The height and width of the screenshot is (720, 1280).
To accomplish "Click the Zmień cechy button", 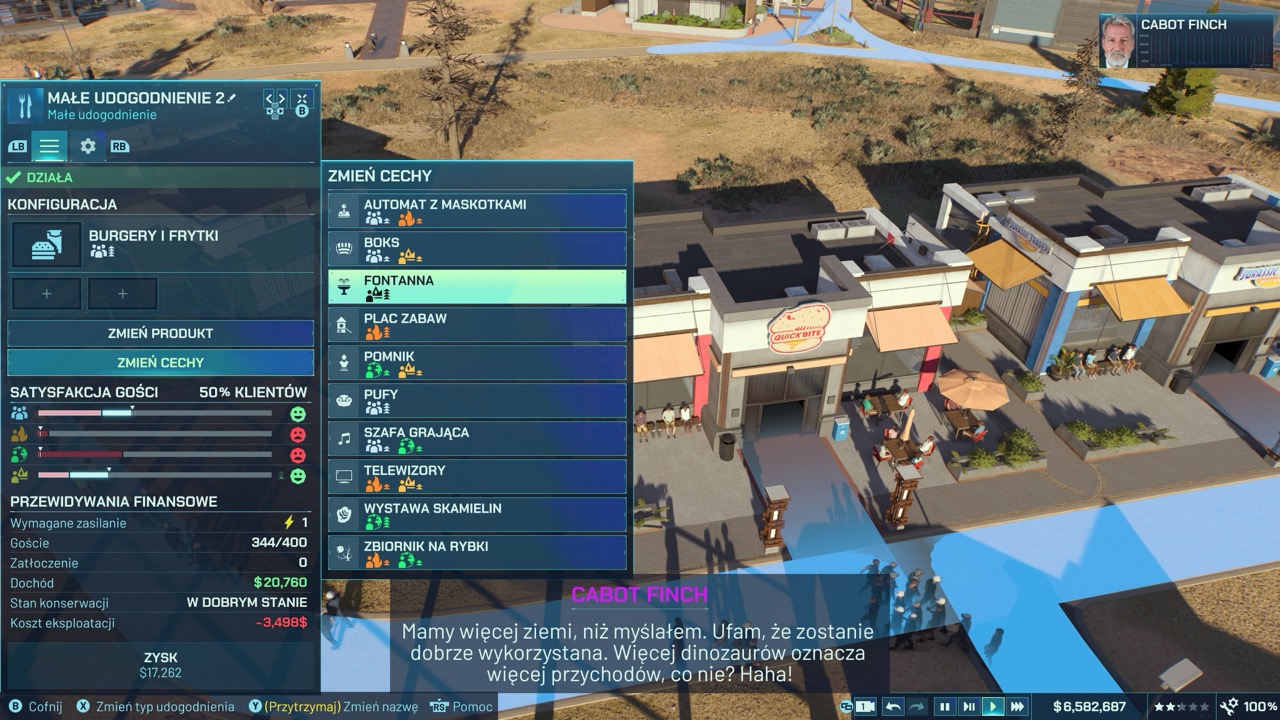I will (x=160, y=362).
